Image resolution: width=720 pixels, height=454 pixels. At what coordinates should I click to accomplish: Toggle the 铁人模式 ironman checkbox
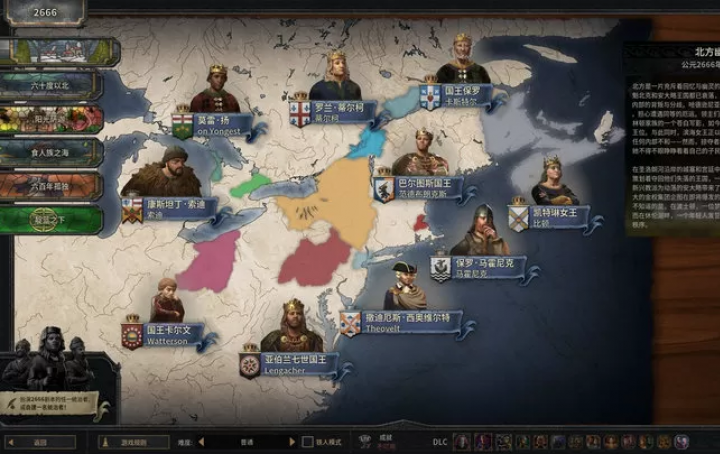pos(308,441)
